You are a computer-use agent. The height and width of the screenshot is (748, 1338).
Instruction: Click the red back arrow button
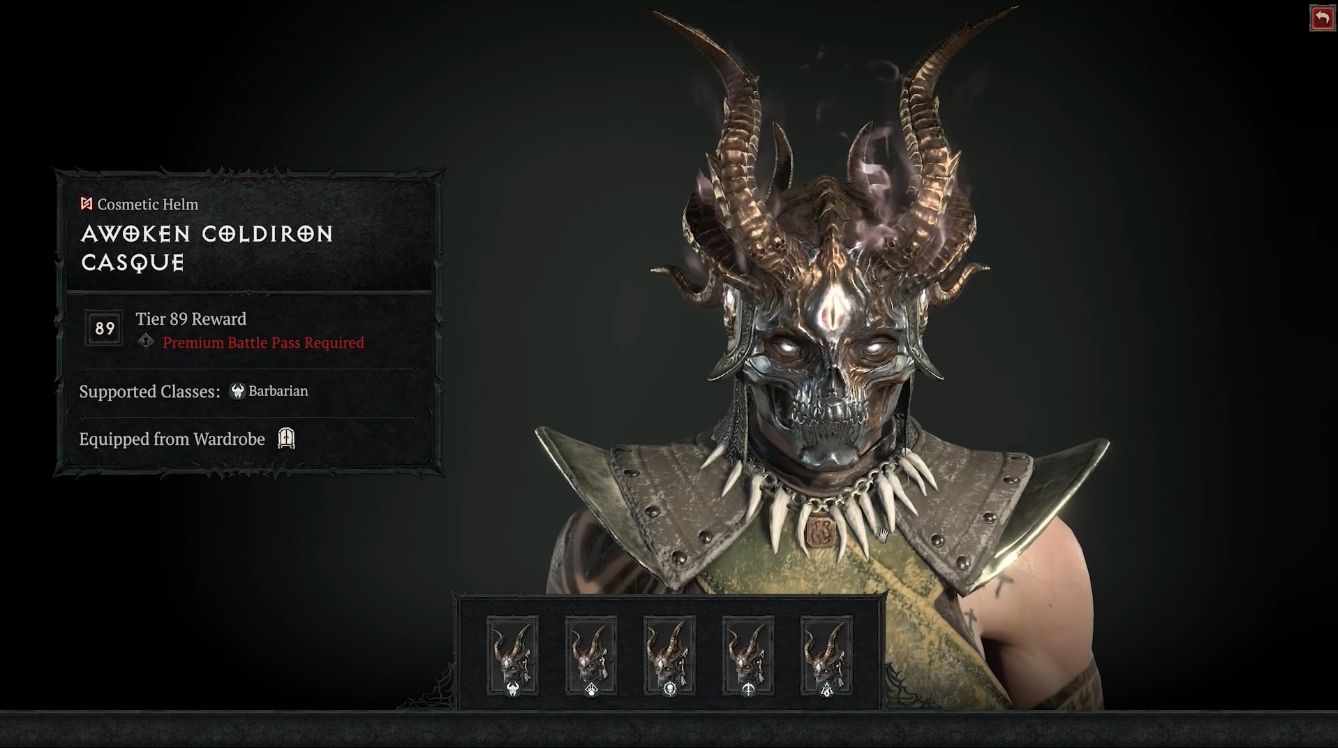tap(1322, 19)
